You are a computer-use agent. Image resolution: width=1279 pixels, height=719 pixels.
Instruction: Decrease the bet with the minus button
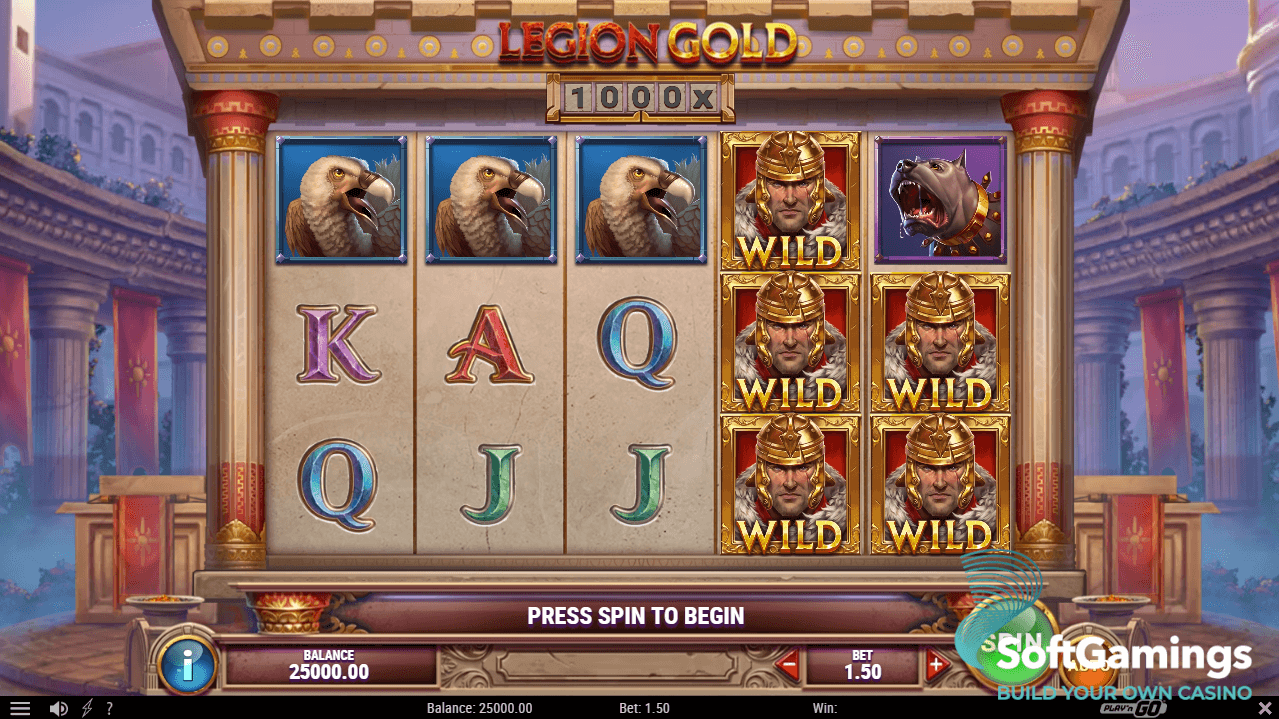[789, 664]
